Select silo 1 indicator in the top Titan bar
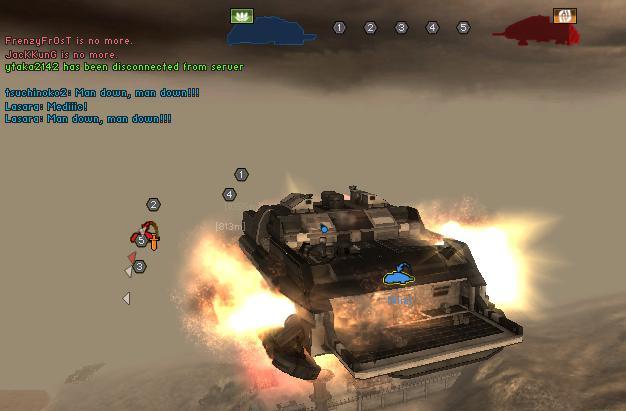The height and width of the screenshot is (411, 626). click(x=339, y=28)
